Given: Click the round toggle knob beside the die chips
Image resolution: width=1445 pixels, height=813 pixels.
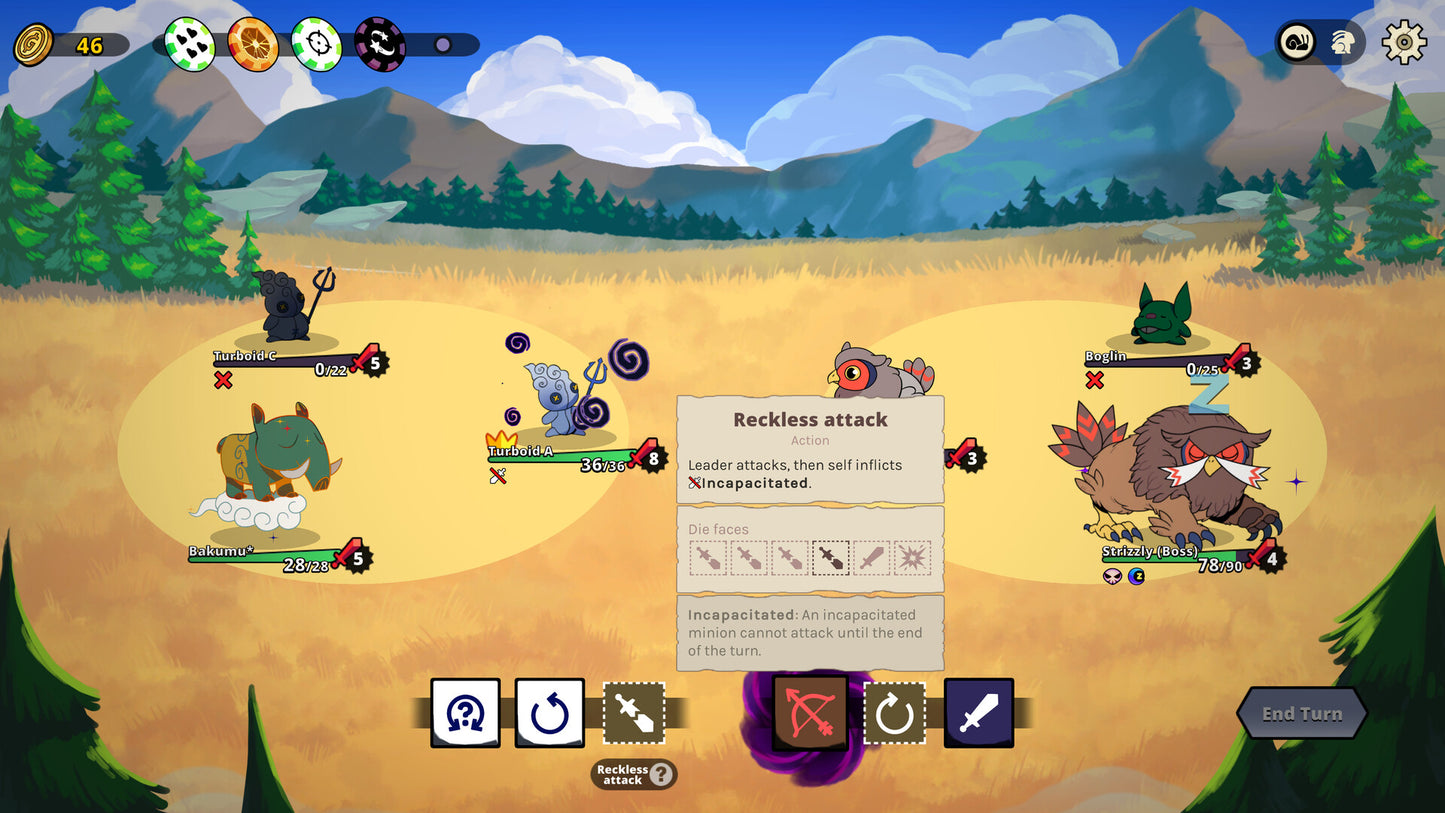Looking at the screenshot, I should coord(440,44).
